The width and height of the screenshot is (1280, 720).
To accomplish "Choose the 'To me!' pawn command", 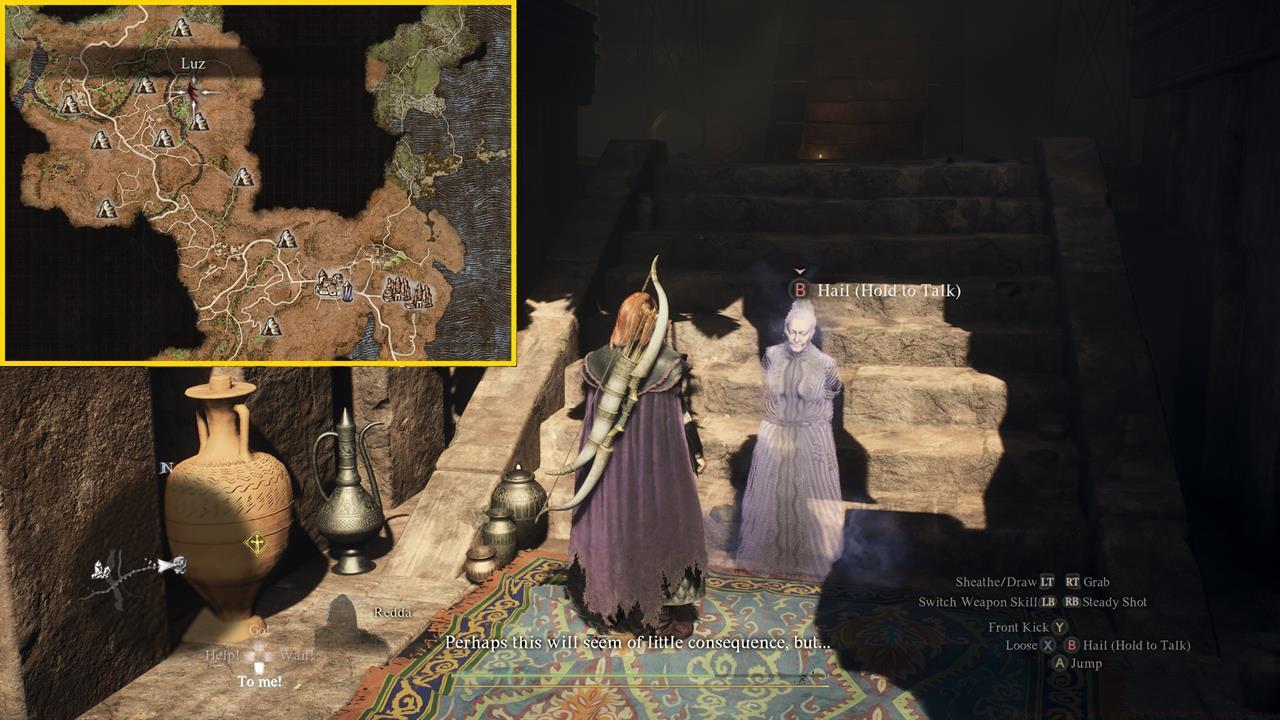I will tap(260, 680).
